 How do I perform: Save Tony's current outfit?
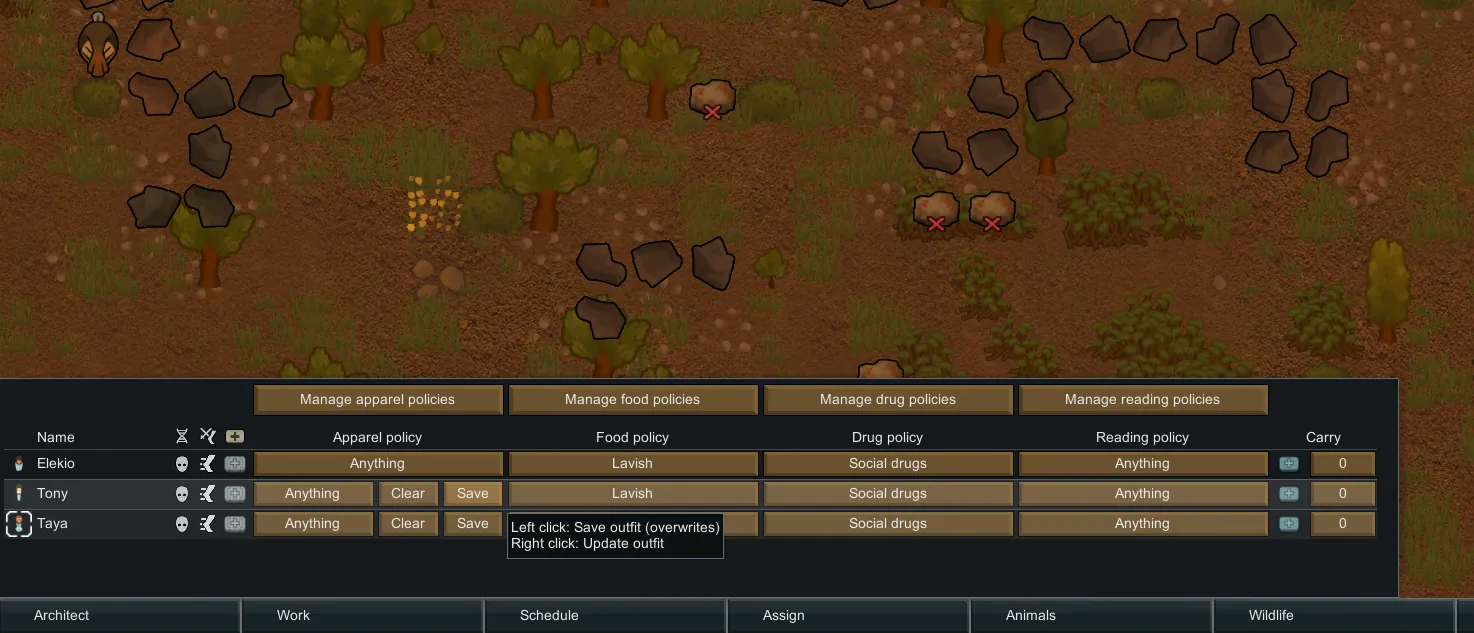472,494
